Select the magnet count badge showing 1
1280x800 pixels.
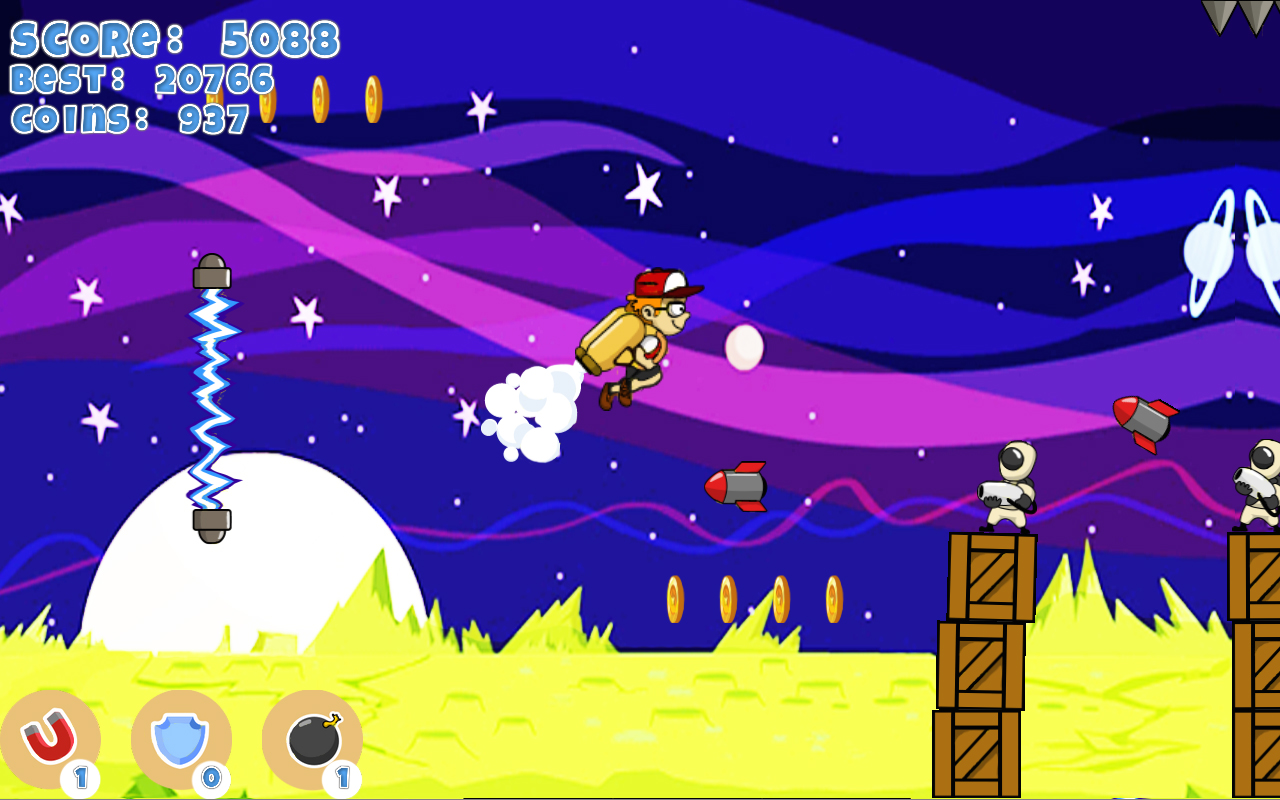(x=82, y=775)
